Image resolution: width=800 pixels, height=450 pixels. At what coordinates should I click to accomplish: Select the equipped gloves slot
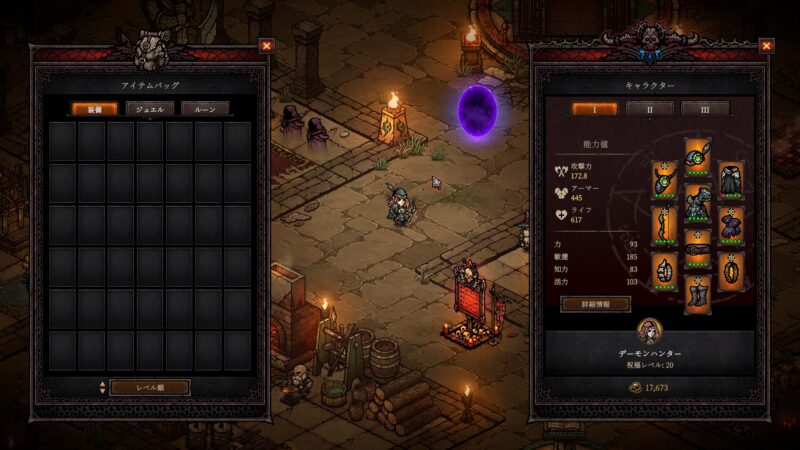pyautogui.click(x=731, y=224)
